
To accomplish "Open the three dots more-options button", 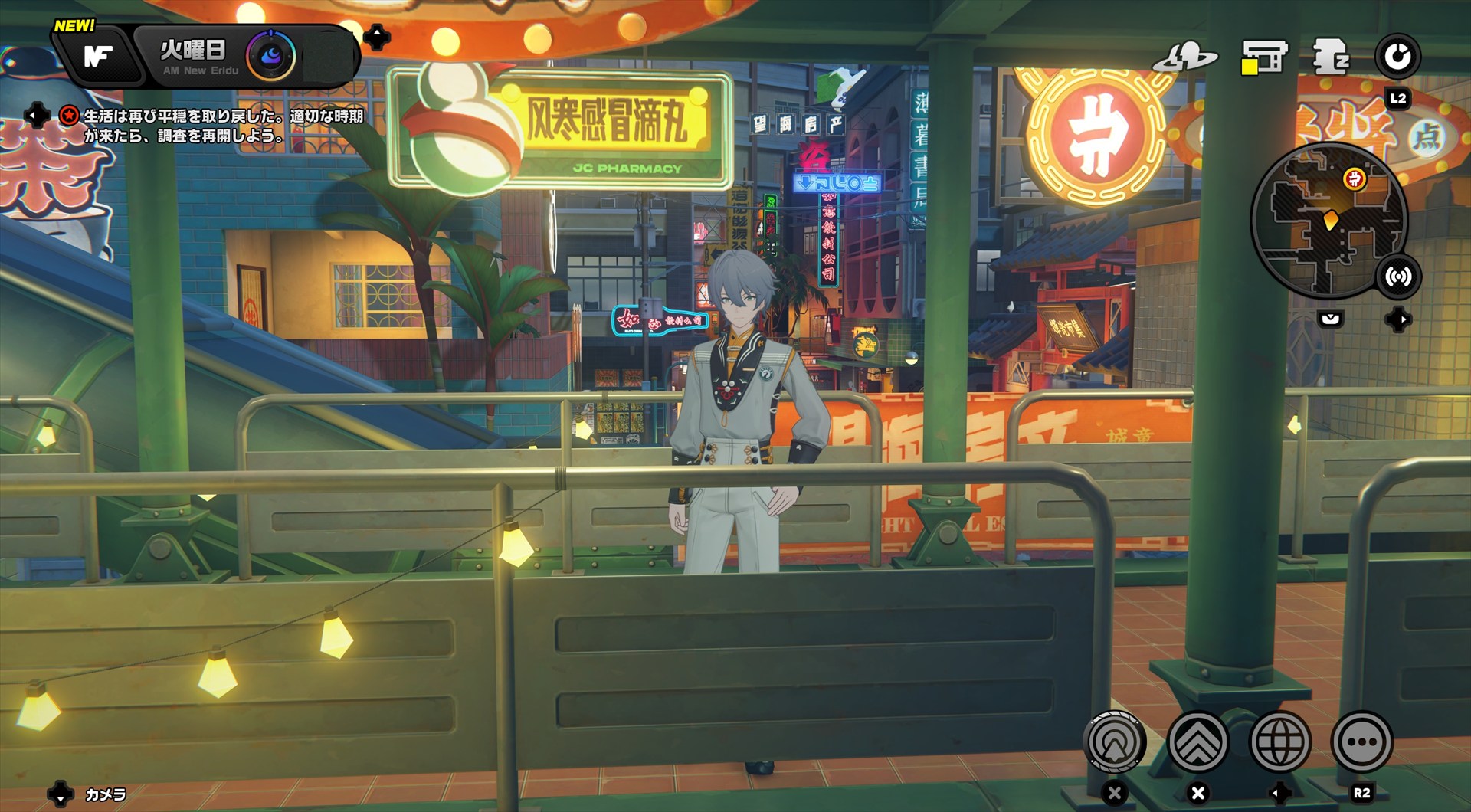I will (x=1361, y=742).
